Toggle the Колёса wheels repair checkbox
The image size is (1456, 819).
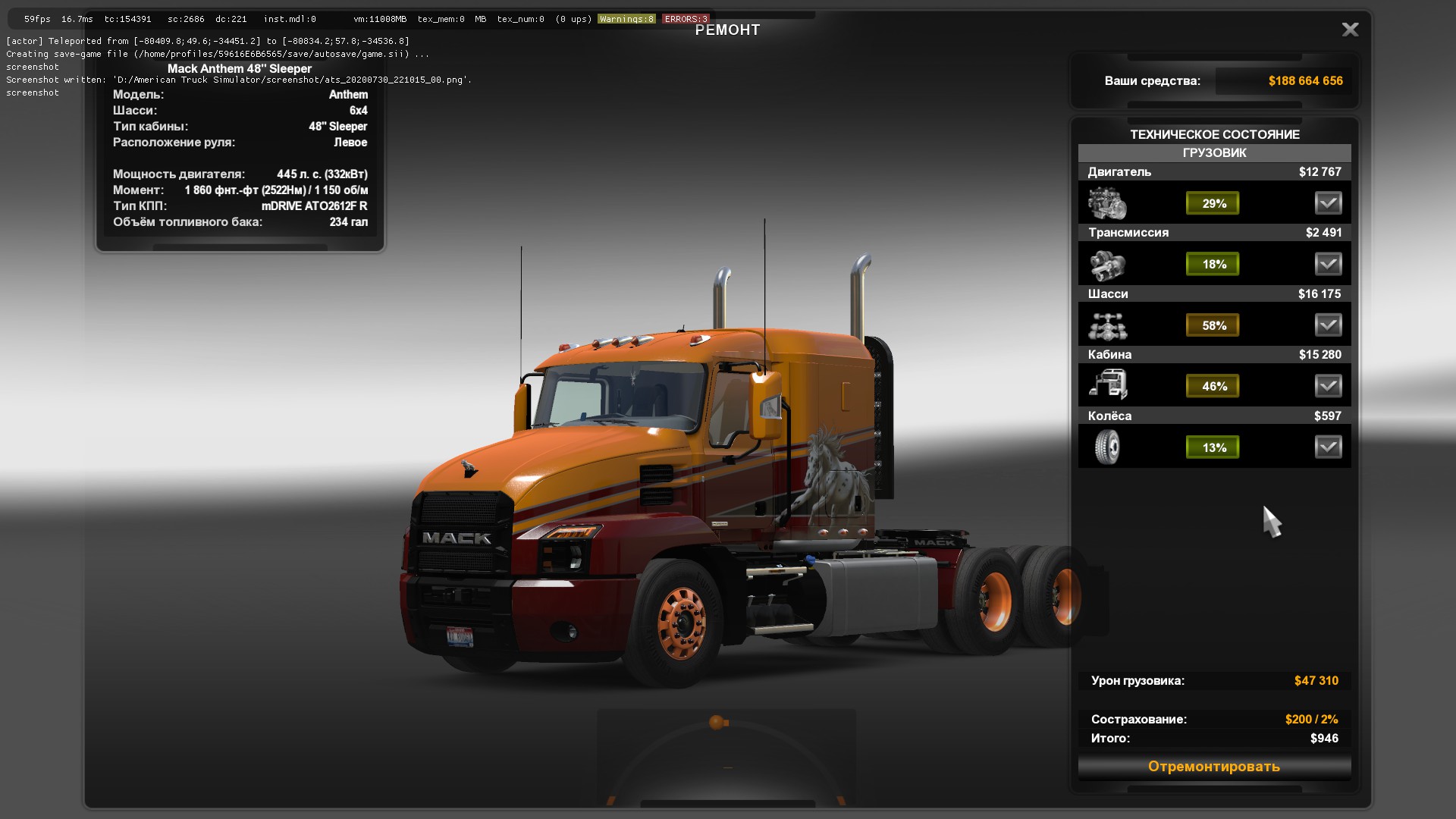pyautogui.click(x=1328, y=447)
